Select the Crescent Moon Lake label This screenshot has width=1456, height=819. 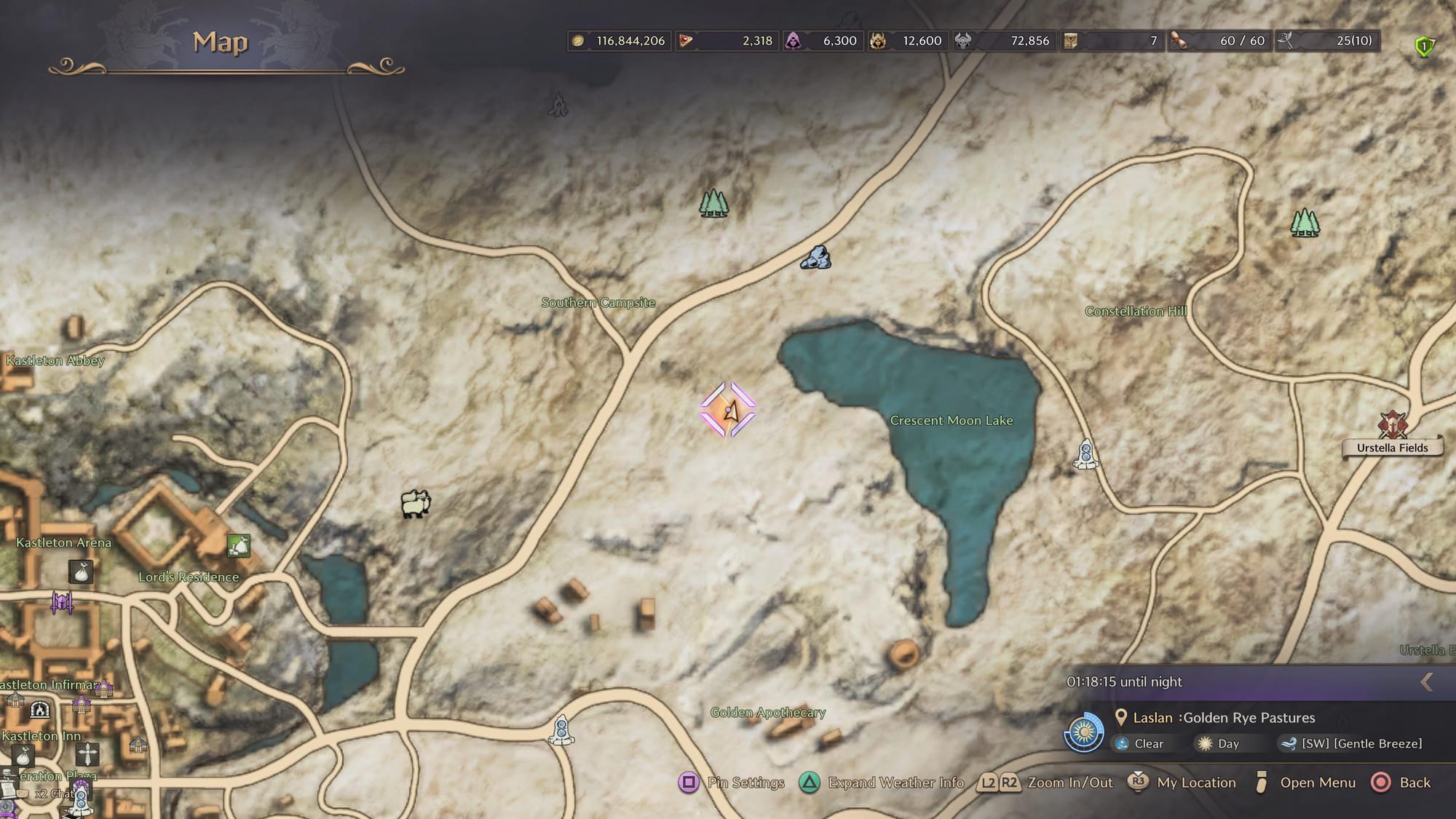tap(951, 421)
